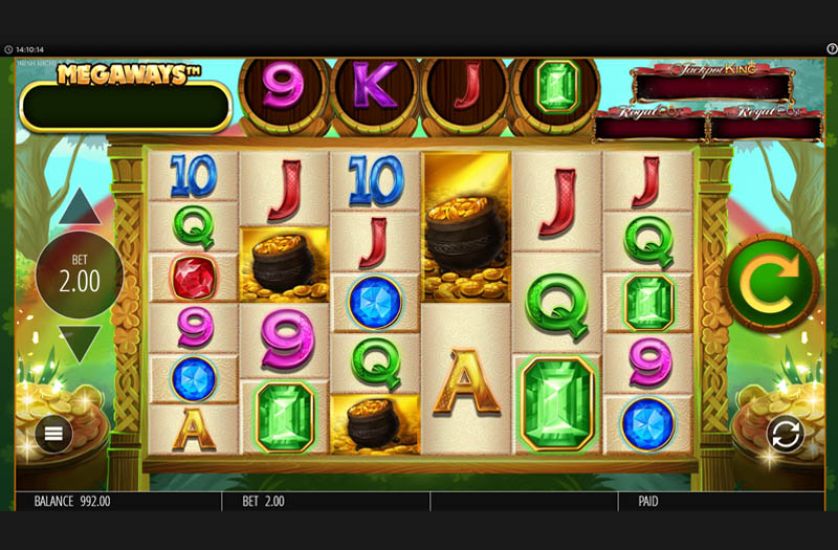
Task: Open the hamburger menu
Action: tap(53, 433)
